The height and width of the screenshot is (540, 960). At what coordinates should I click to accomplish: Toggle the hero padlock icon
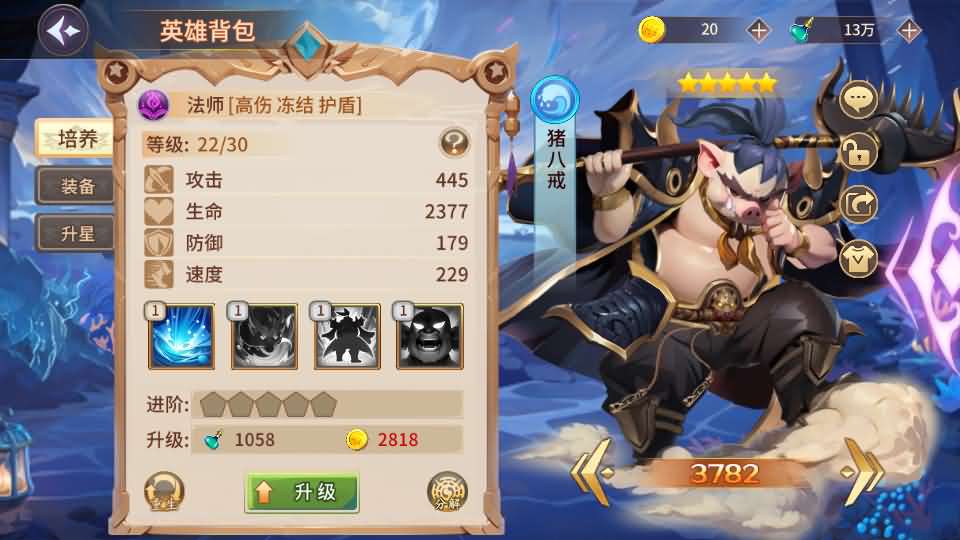click(858, 152)
